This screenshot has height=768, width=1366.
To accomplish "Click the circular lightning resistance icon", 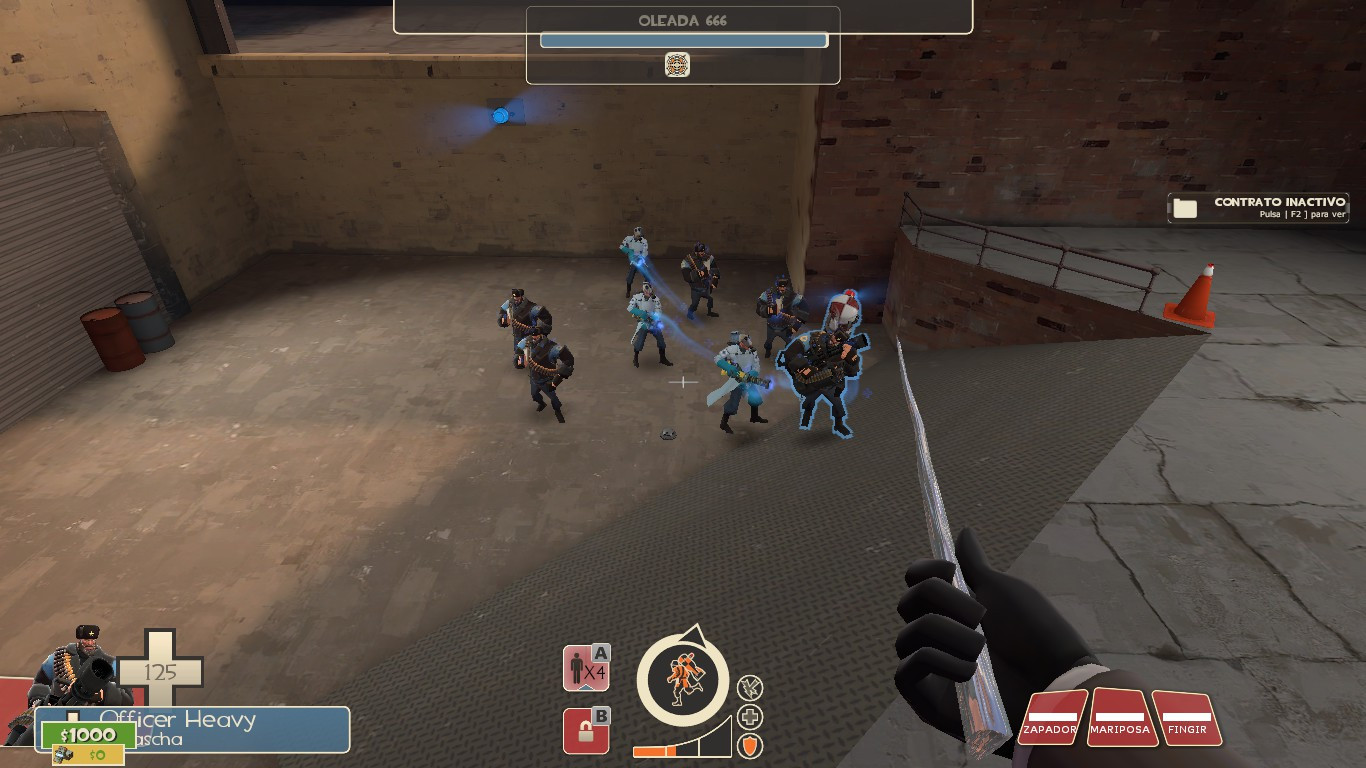I will [x=748, y=690].
